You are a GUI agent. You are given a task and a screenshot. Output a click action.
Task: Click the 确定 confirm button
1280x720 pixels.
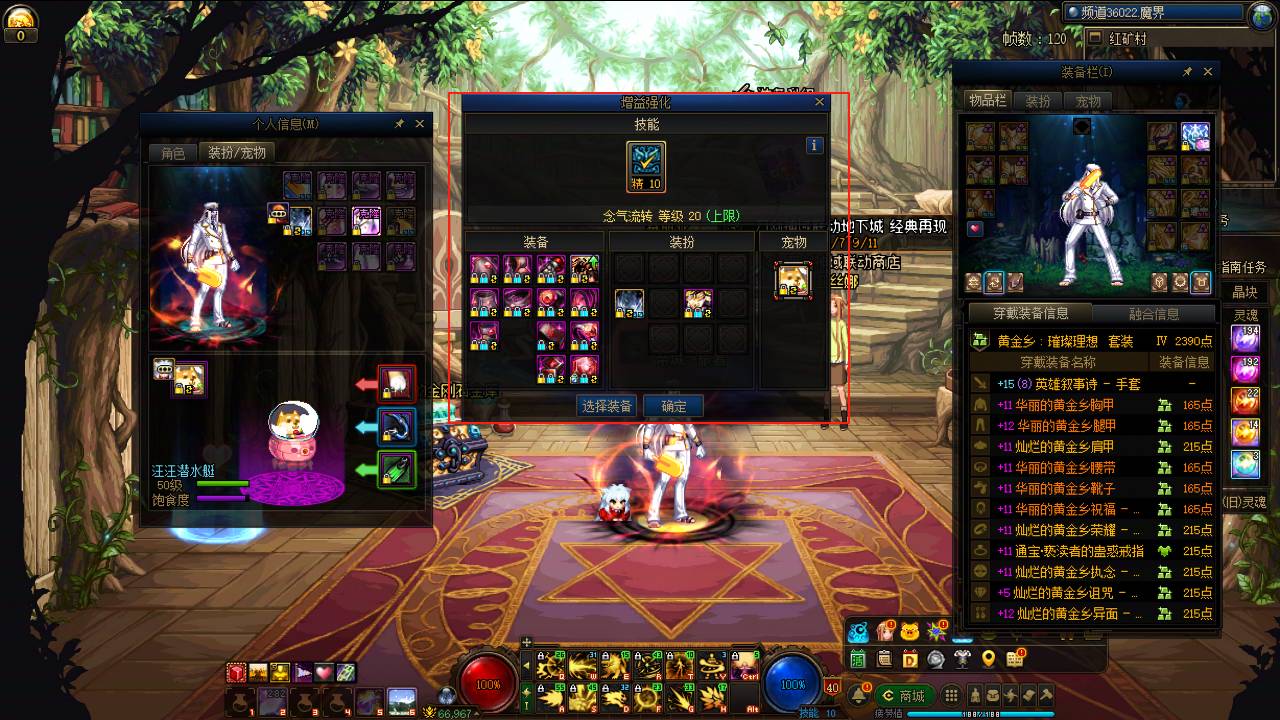[673, 406]
